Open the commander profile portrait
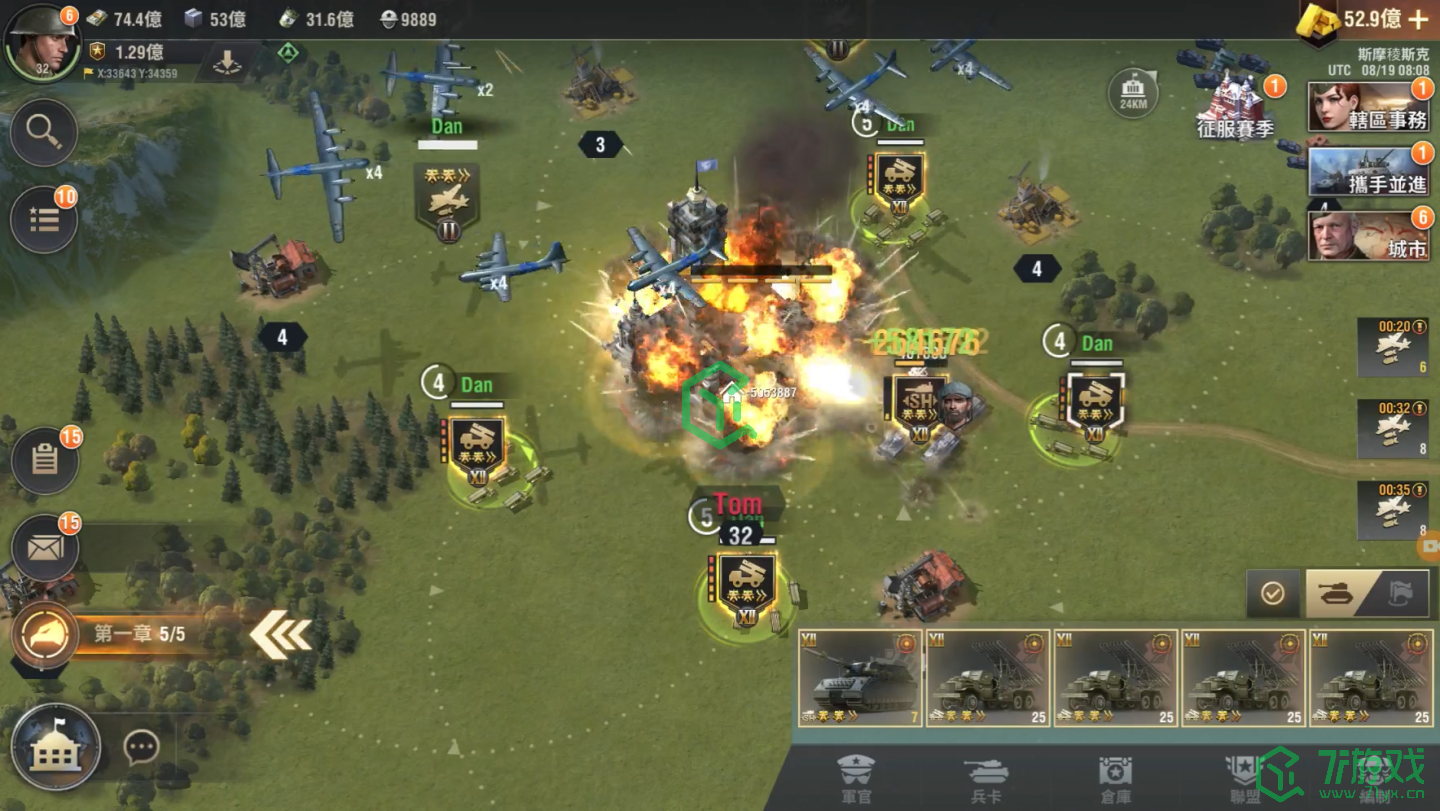The height and width of the screenshot is (811, 1440). tap(42, 42)
